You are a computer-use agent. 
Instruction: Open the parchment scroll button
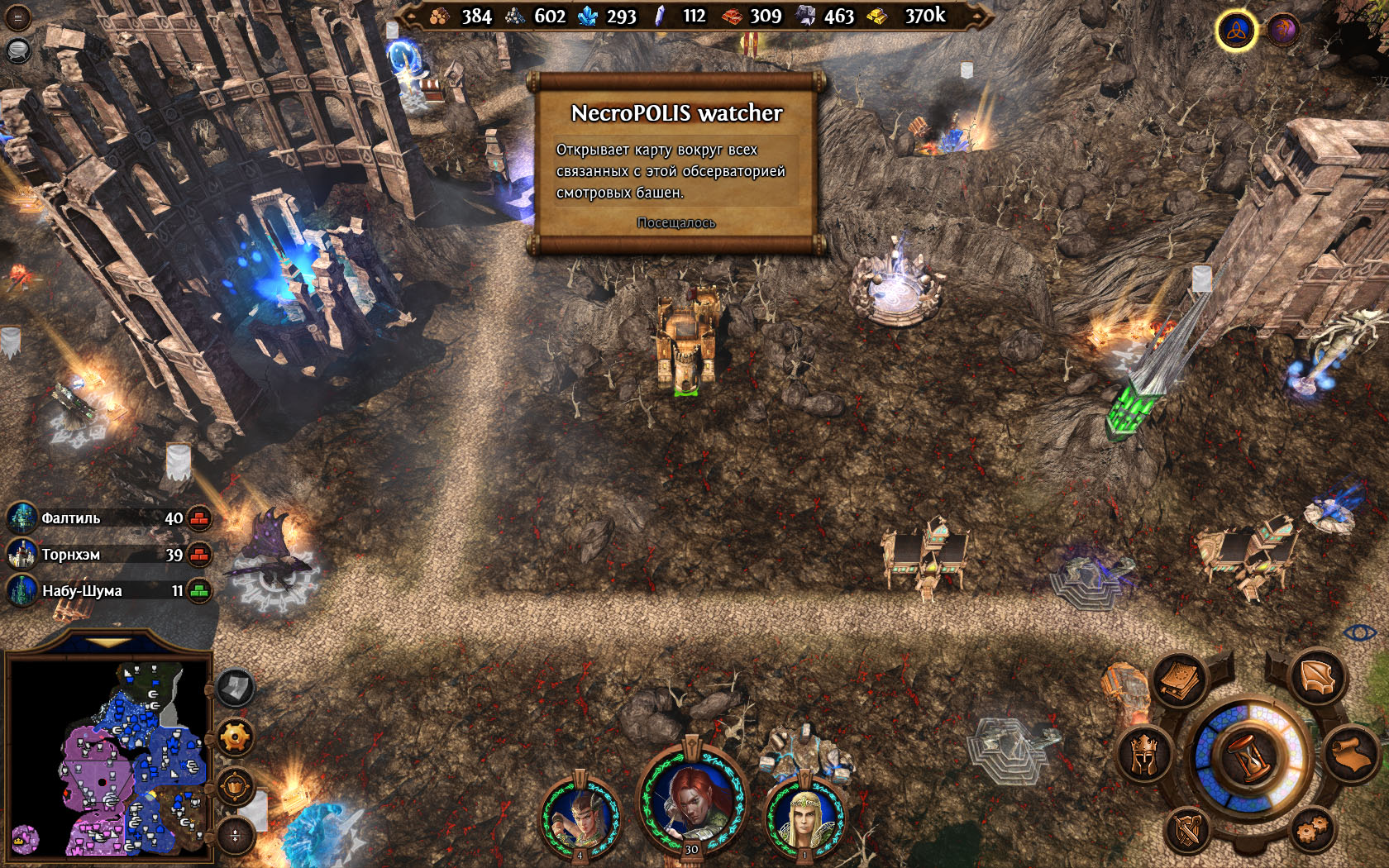[1353, 753]
